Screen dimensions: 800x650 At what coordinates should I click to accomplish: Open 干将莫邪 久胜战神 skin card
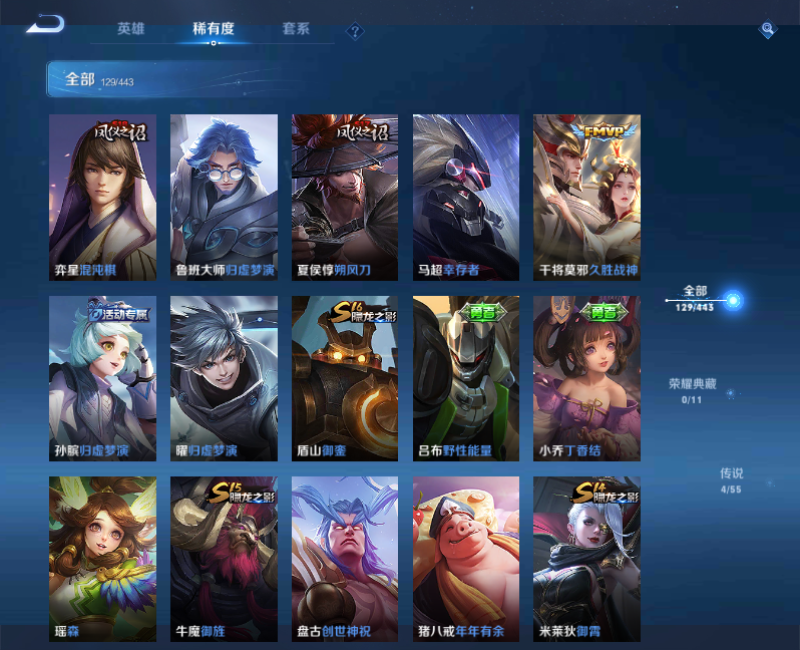click(x=587, y=197)
